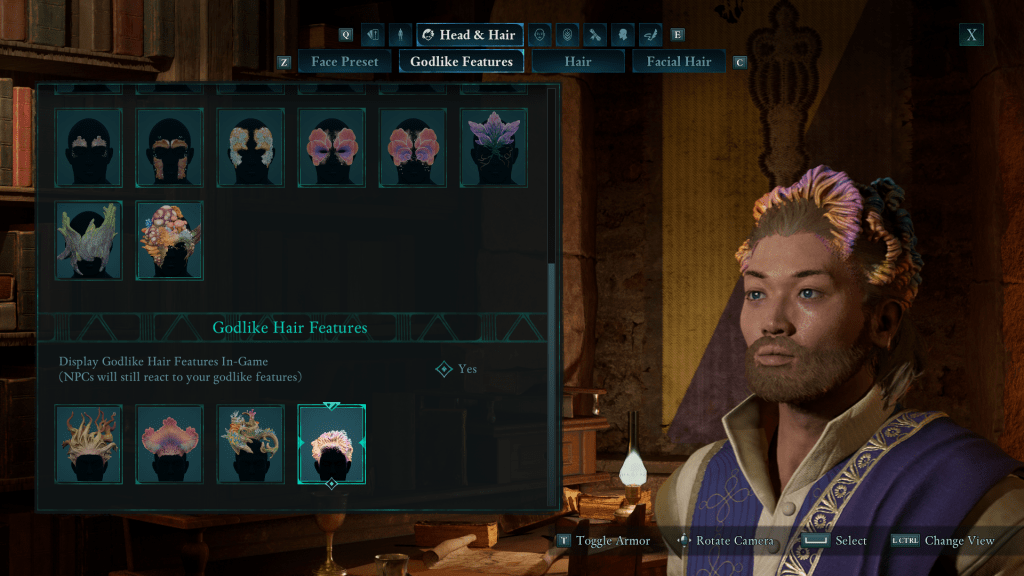This screenshot has width=1024, height=576.
Task: Select the highlighted pink fungus hair feature
Action: 331,444
